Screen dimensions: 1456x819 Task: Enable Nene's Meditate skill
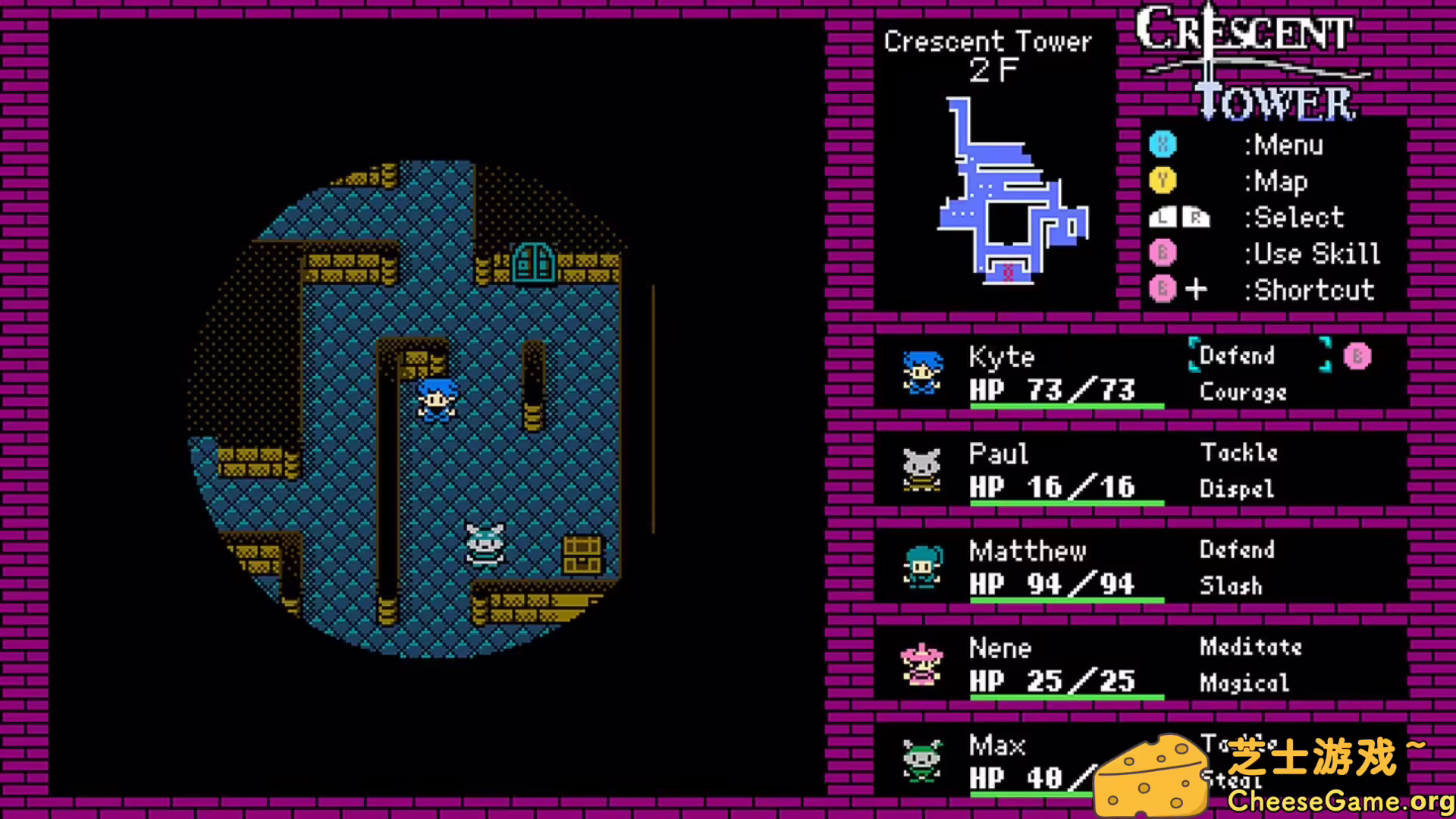[x=1250, y=647]
